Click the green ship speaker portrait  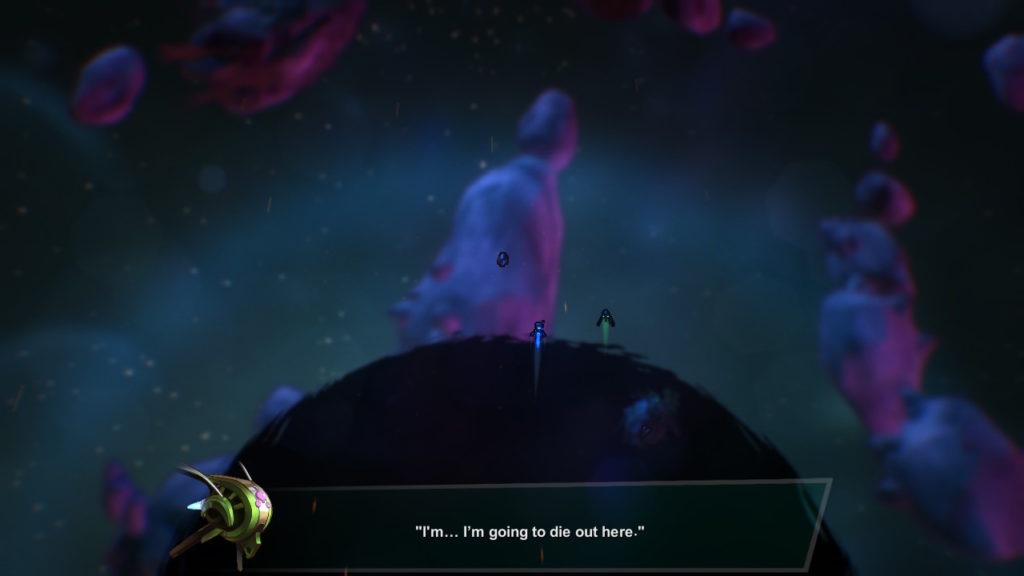tap(229, 512)
